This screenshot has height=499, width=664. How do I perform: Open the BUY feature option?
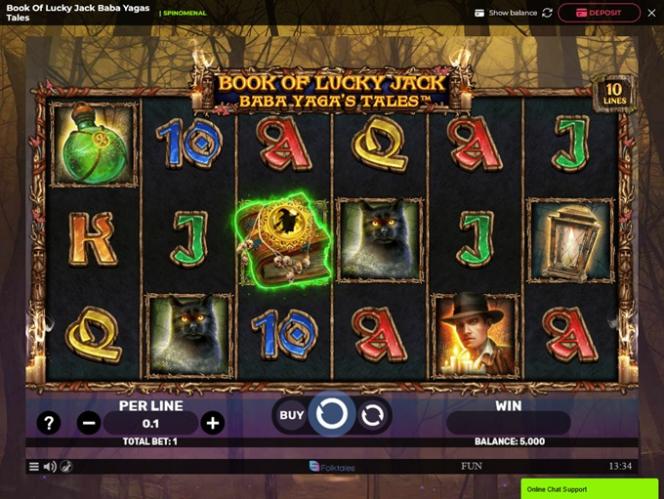click(x=291, y=415)
